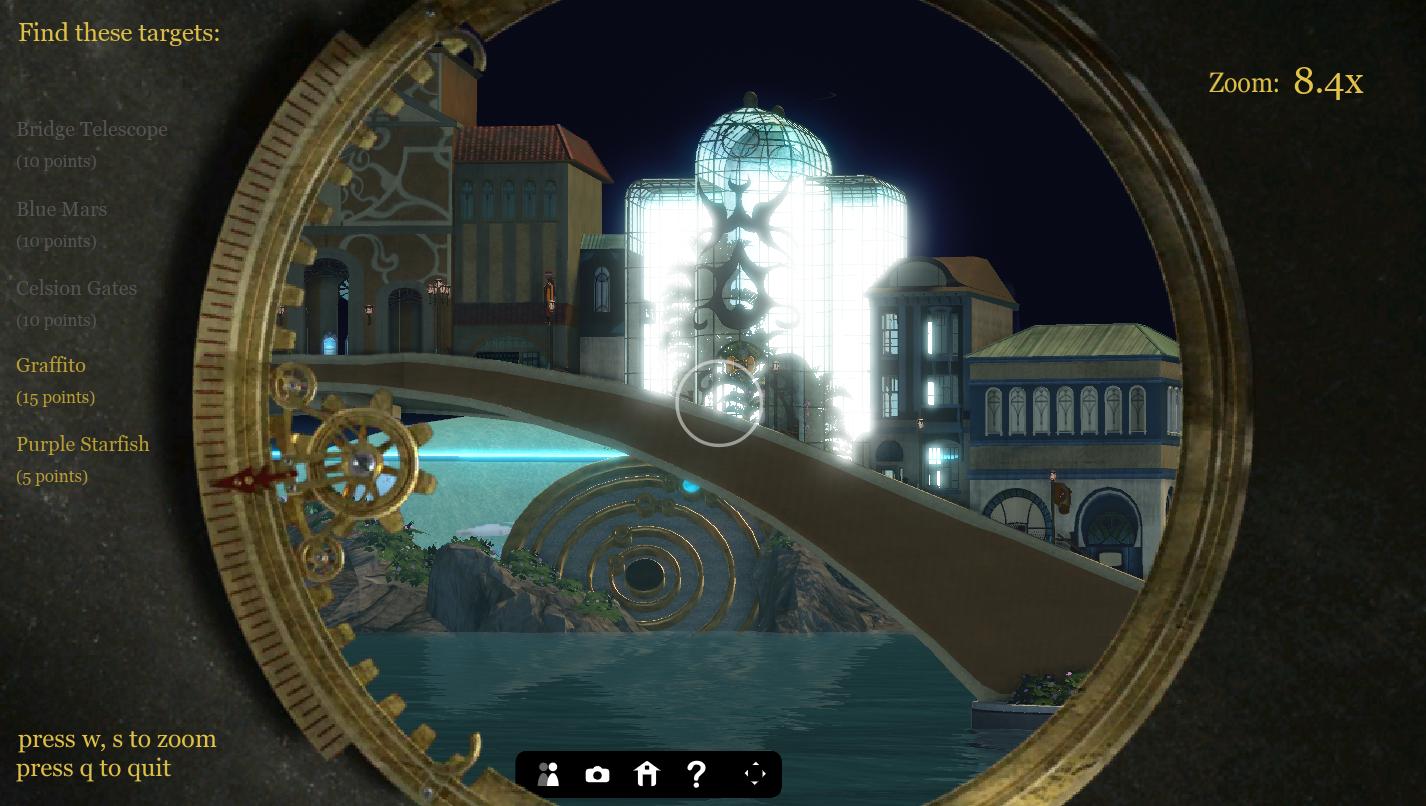Select the camera screenshot icon
The width and height of the screenshot is (1426, 806).
(597, 774)
